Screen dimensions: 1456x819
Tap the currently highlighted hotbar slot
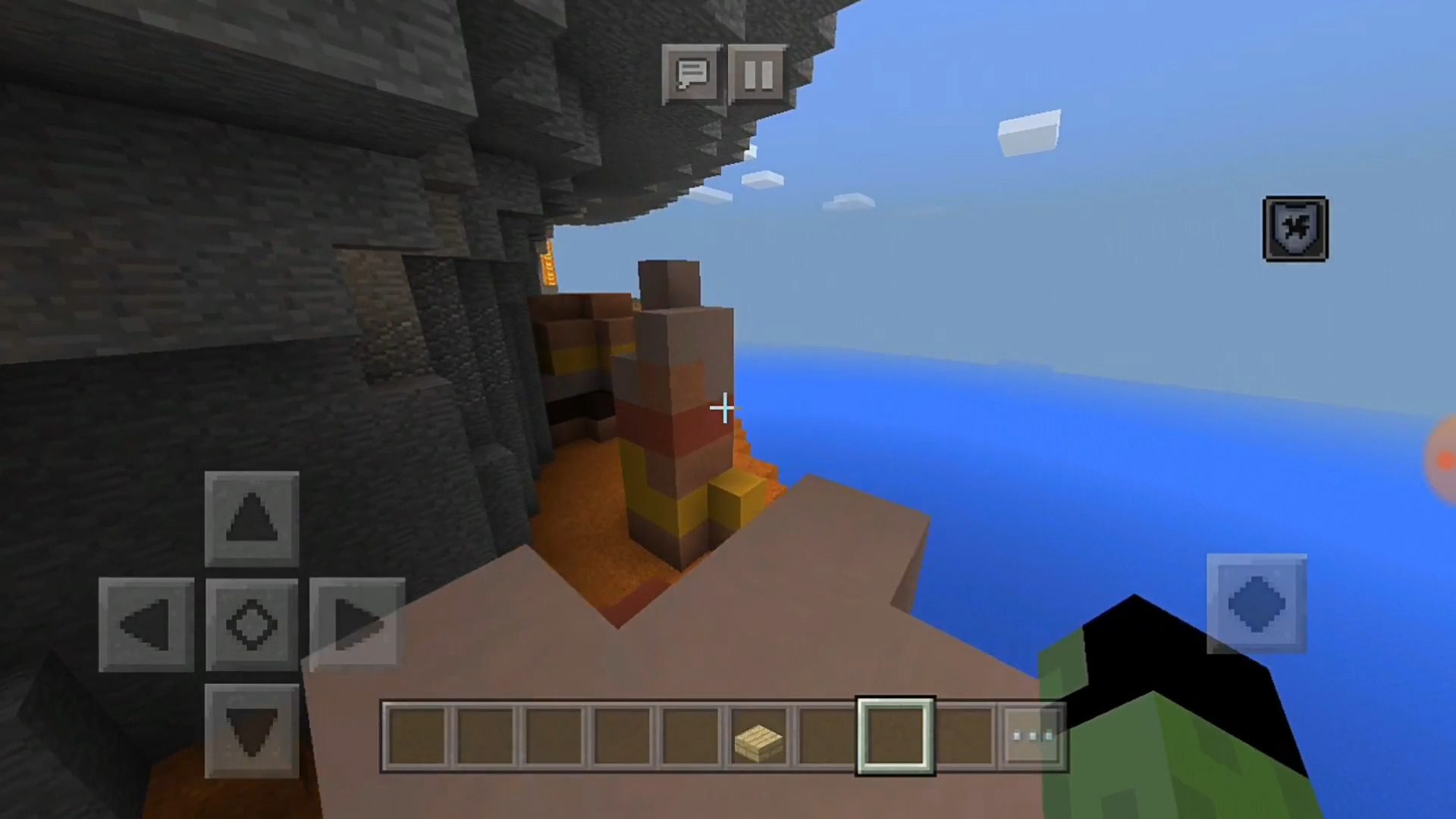895,734
